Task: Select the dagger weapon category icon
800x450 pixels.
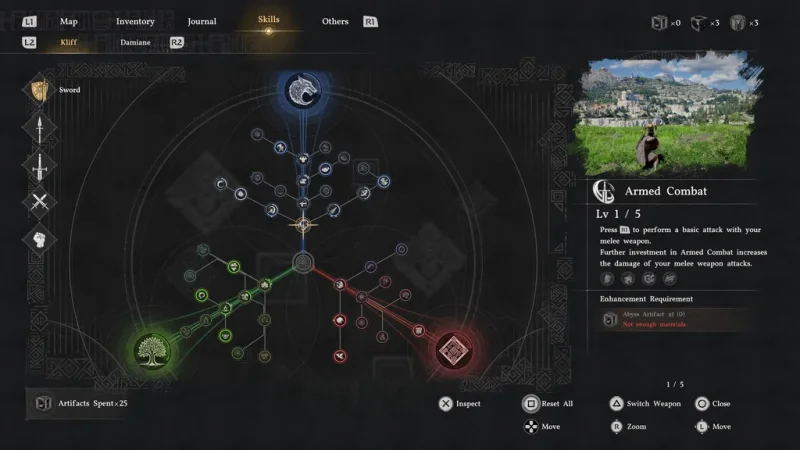Action: 40,165
